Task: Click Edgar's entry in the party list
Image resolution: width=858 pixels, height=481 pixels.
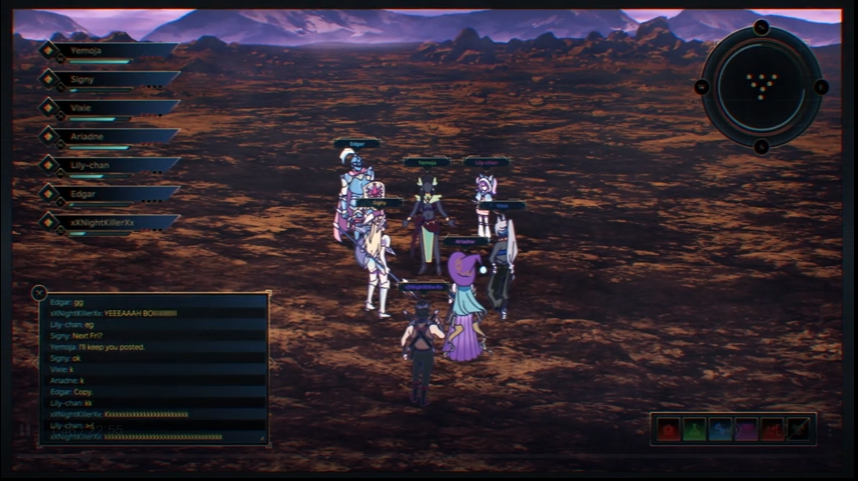Action: [110, 193]
